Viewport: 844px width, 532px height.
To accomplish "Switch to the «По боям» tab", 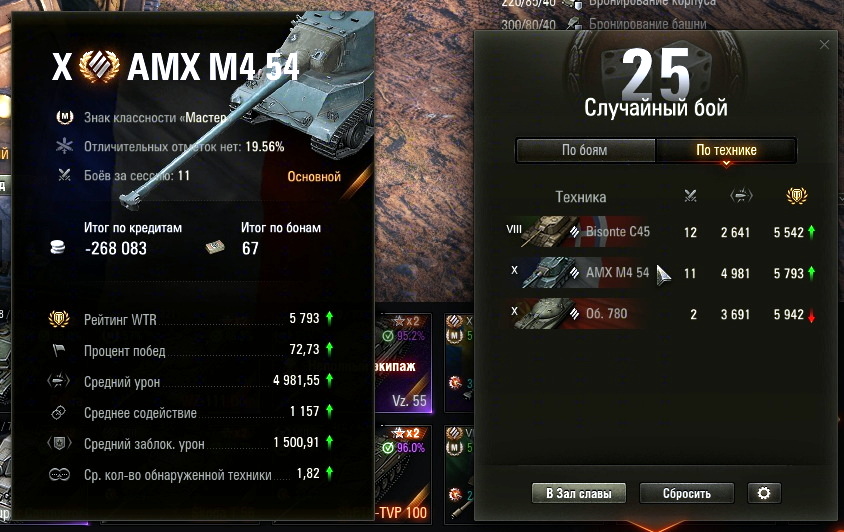I will (585, 150).
